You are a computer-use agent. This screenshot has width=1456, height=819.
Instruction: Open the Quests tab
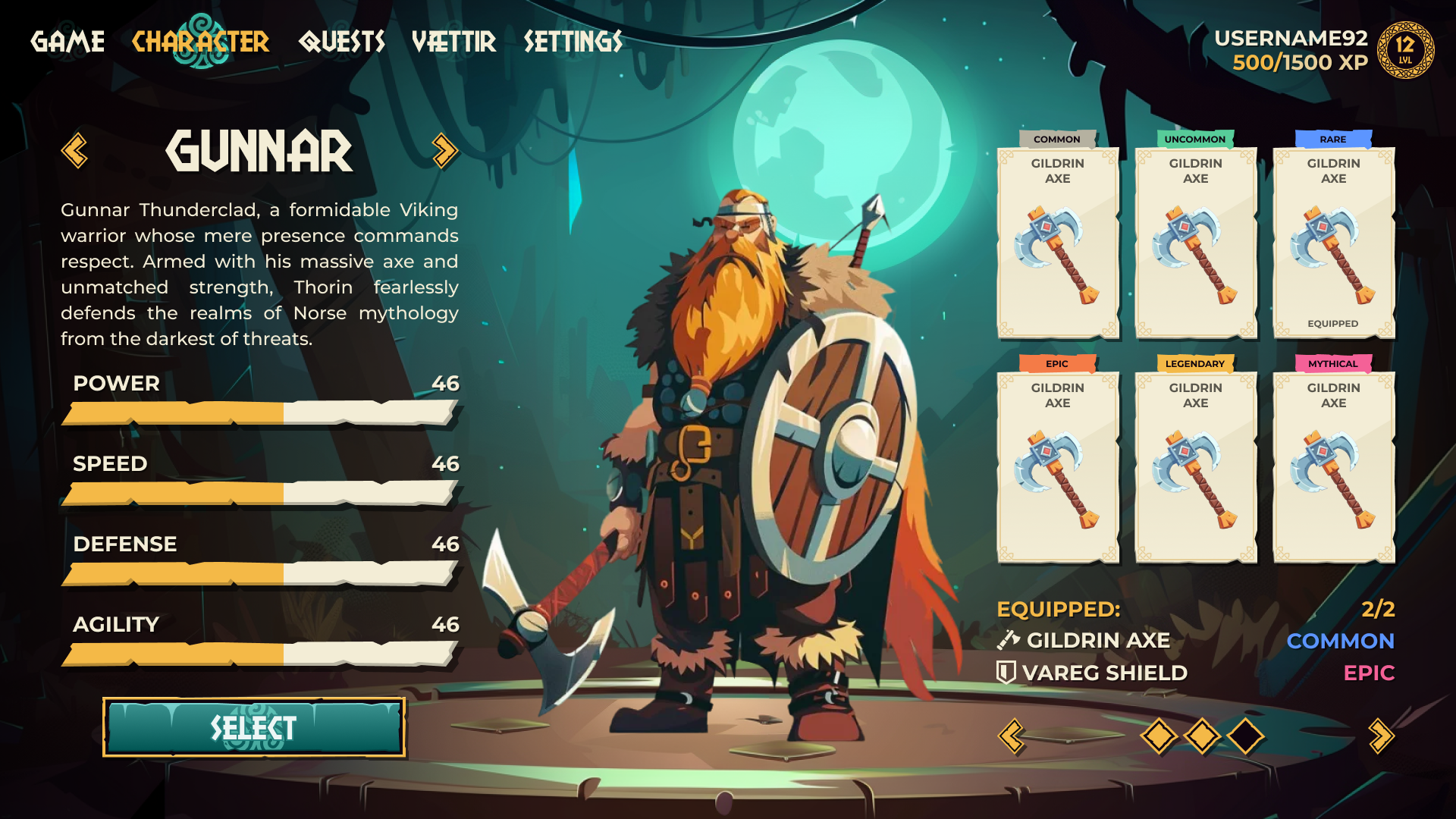click(x=342, y=42)
